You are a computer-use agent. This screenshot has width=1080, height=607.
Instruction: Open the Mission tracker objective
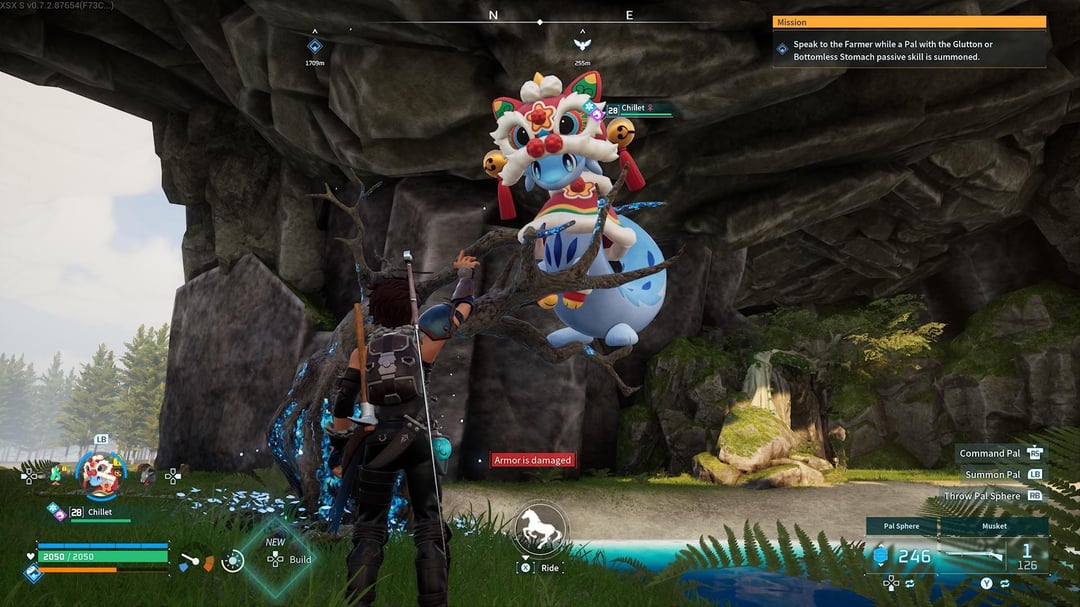[x=908, y=50]
